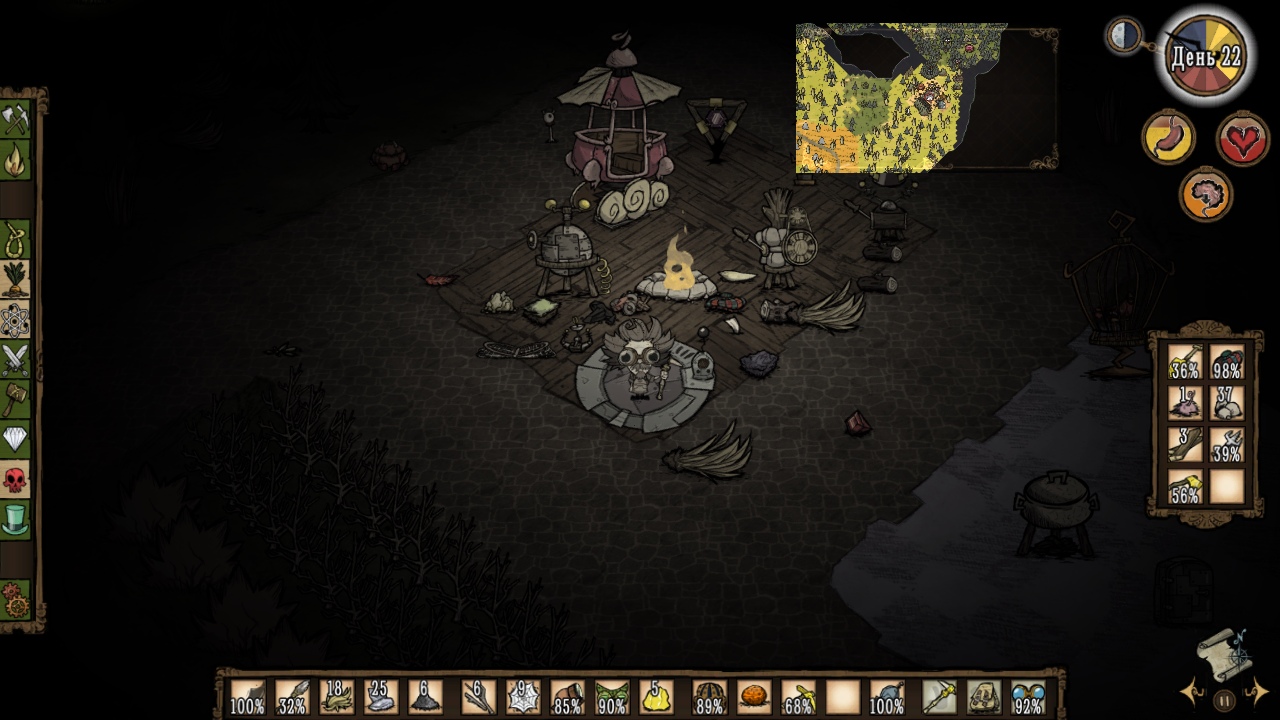Pause the game with the pause button
1280x720 pixels.
1224,700
